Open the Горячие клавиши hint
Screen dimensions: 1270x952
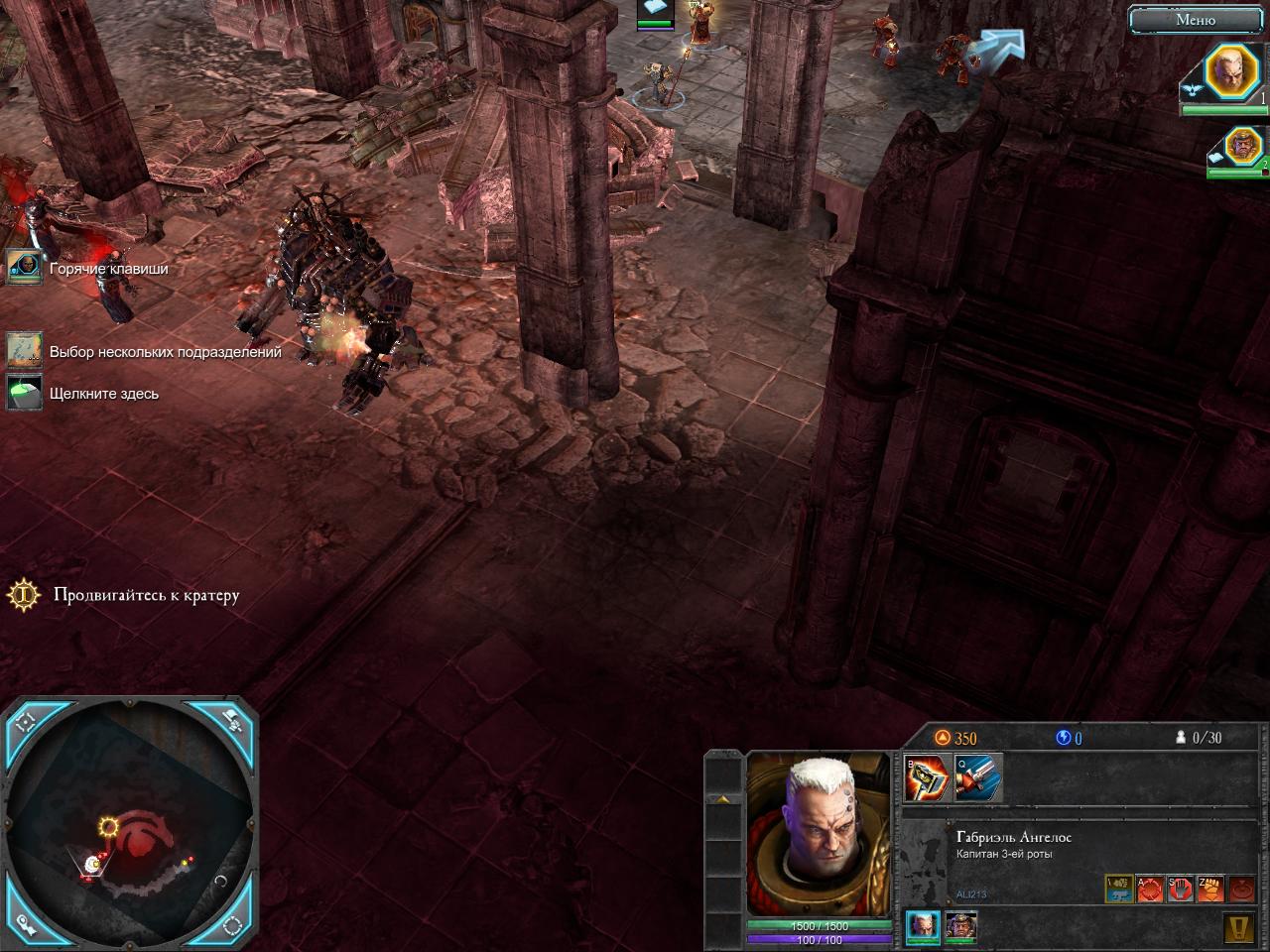pos(24,268)
